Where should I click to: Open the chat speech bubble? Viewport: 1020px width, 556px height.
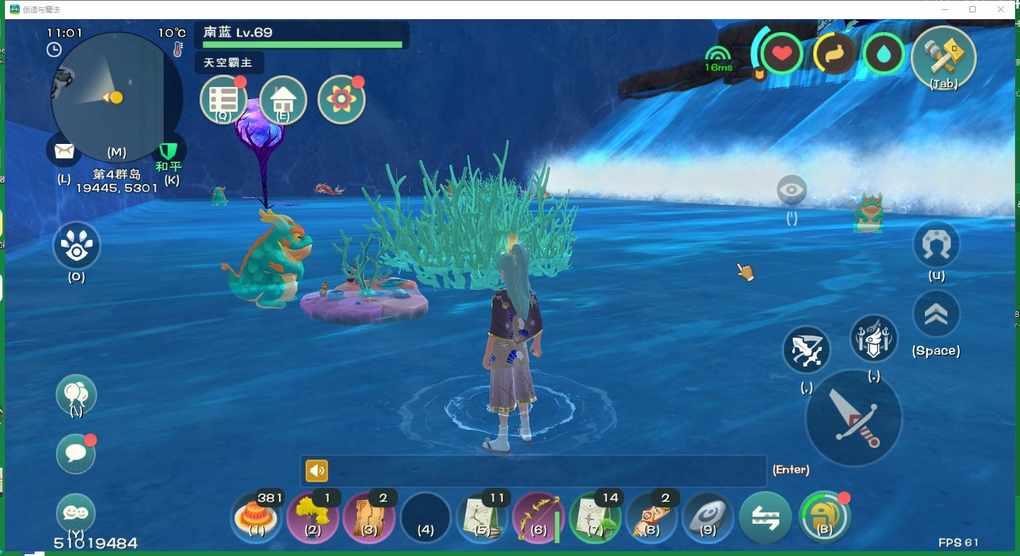tap(76, 454)
